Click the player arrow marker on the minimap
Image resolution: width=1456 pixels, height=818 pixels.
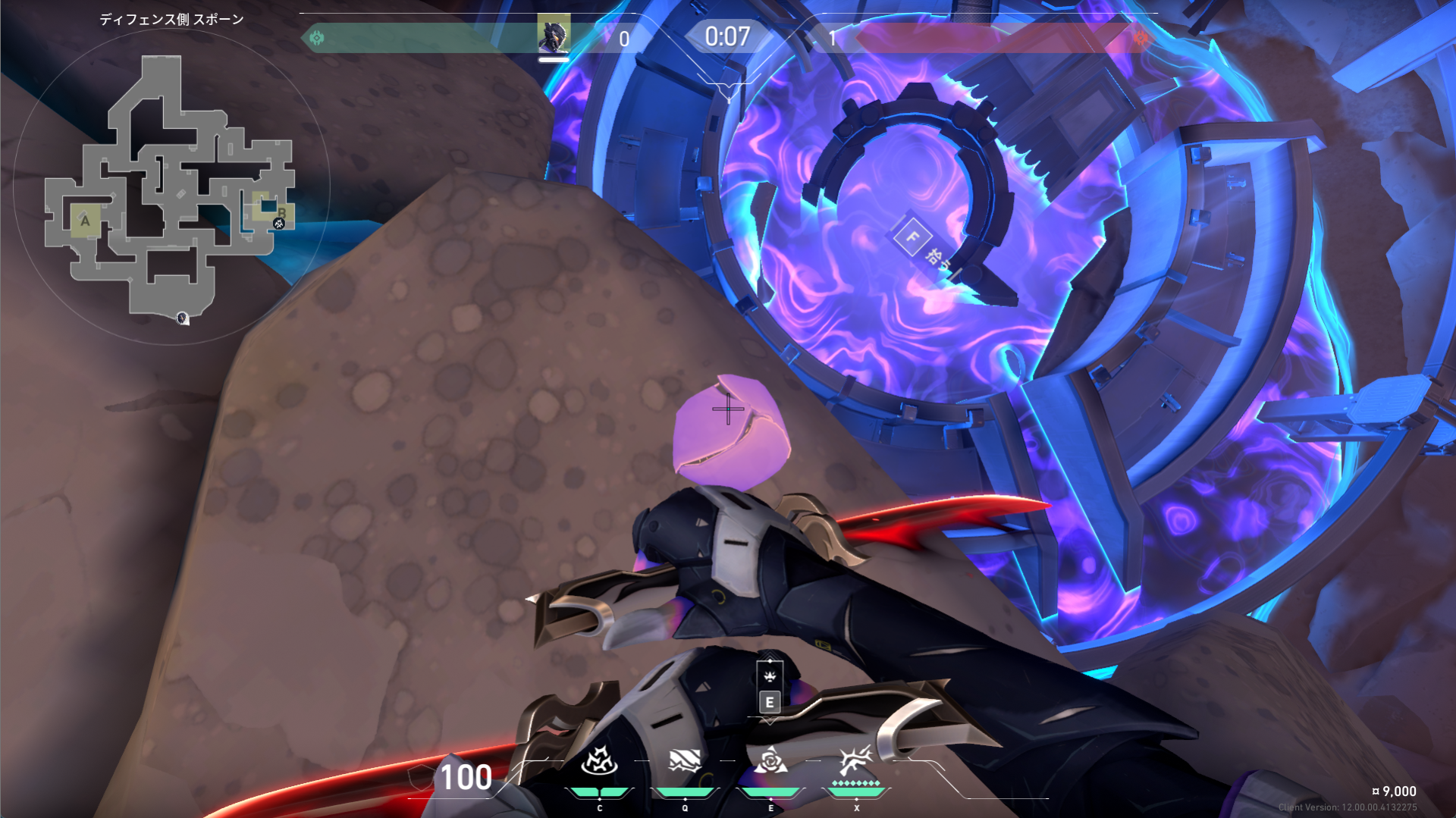click(x=182, y=318)
